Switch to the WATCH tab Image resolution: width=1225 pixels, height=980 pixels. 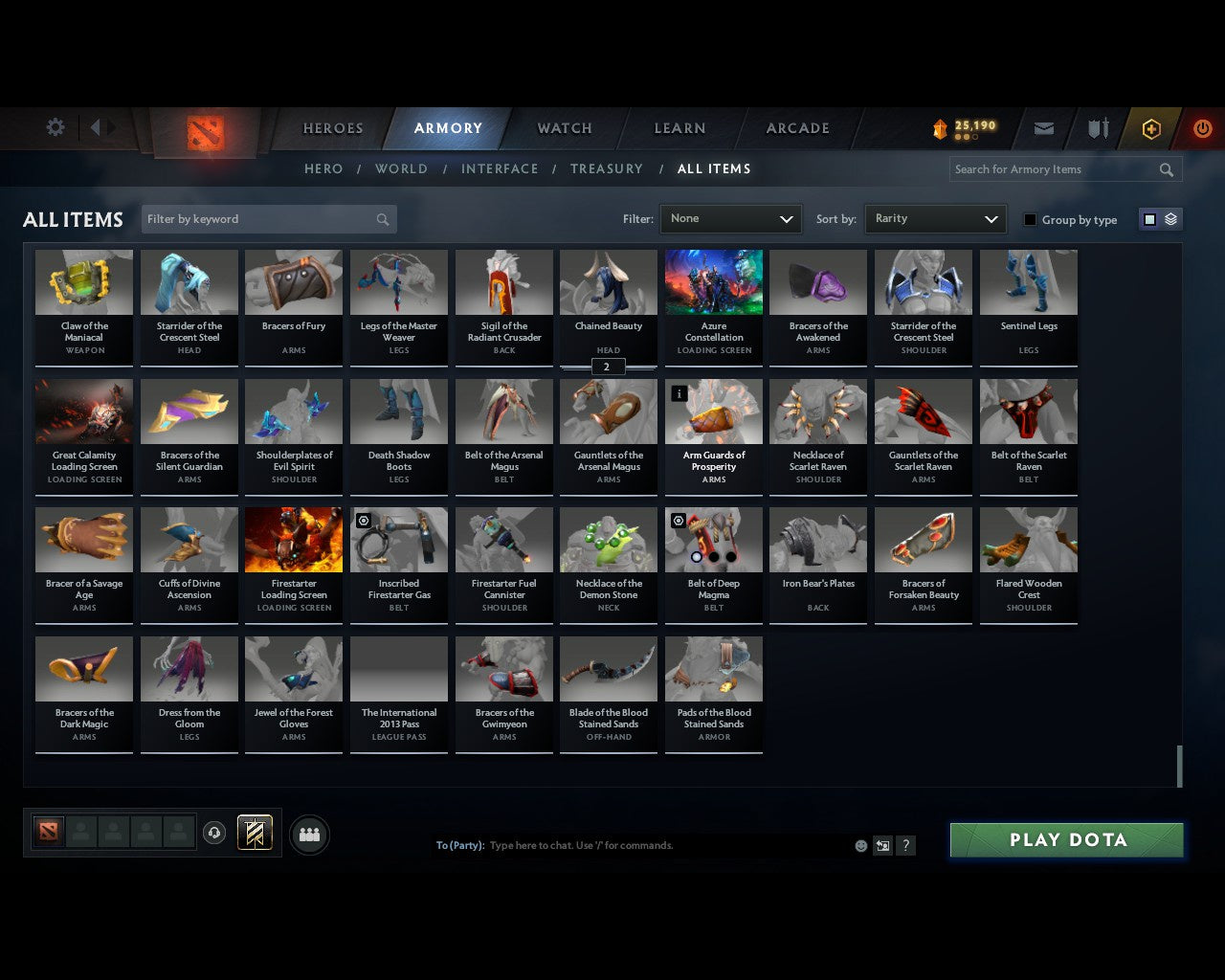(564, 128)
